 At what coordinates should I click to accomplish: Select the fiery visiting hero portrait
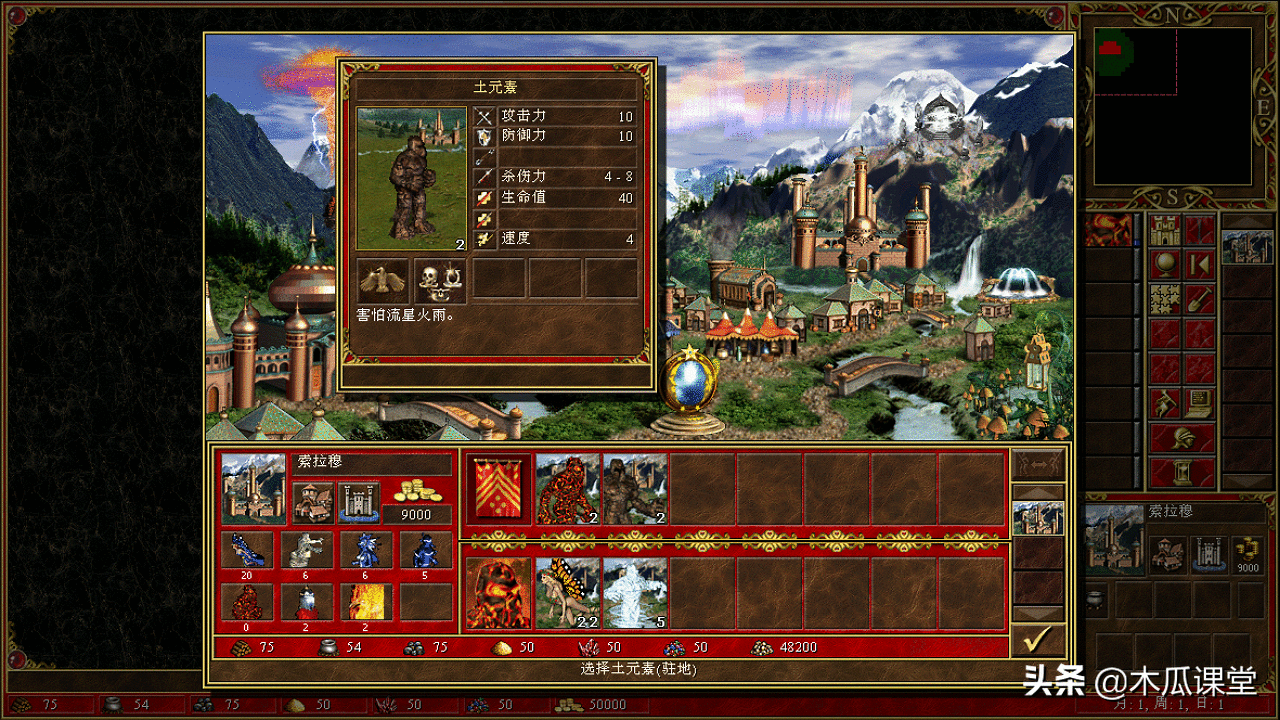pos(499,592)
